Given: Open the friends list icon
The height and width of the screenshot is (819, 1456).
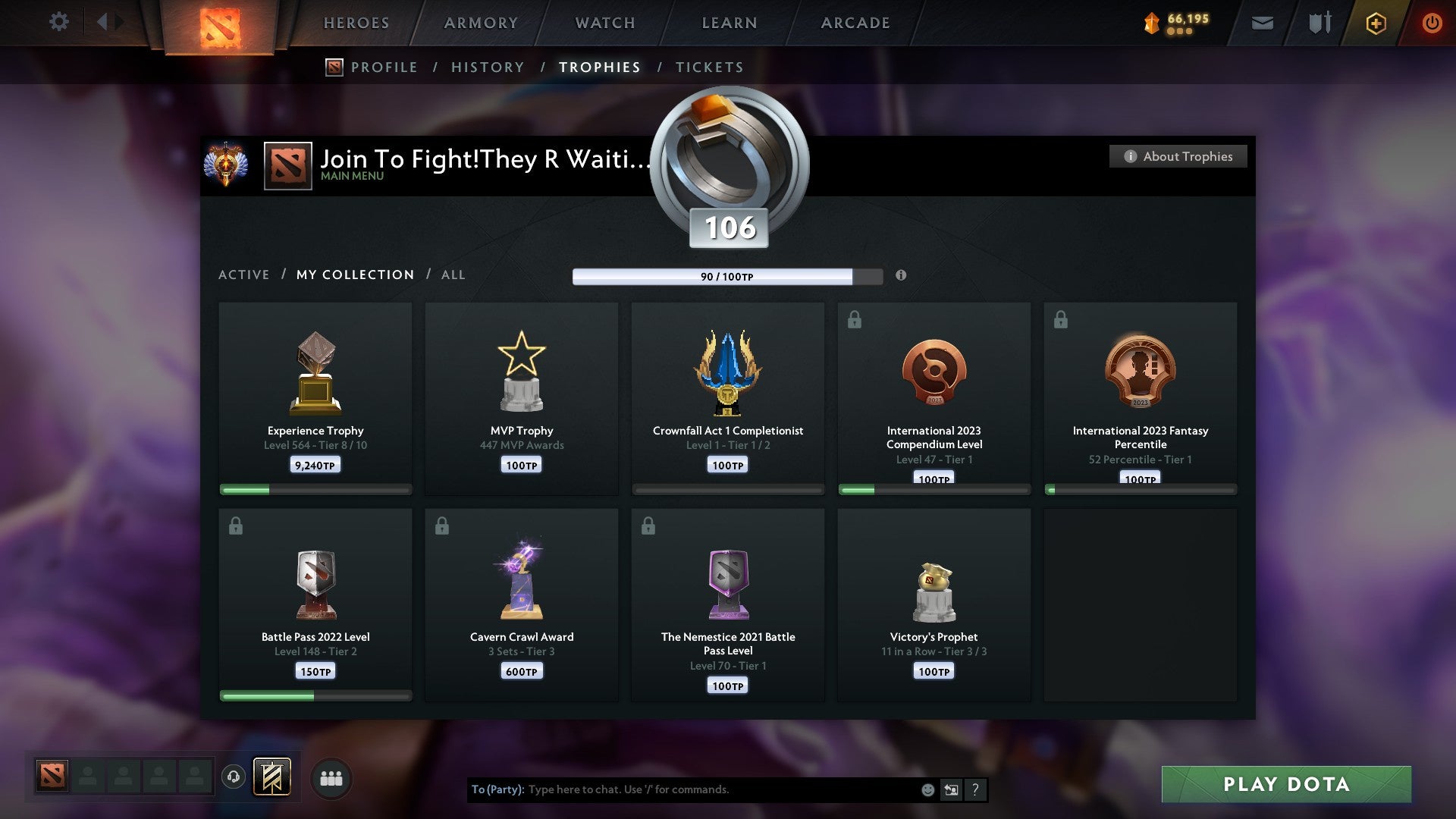Looking at the screenshot, I should point(331,777).
